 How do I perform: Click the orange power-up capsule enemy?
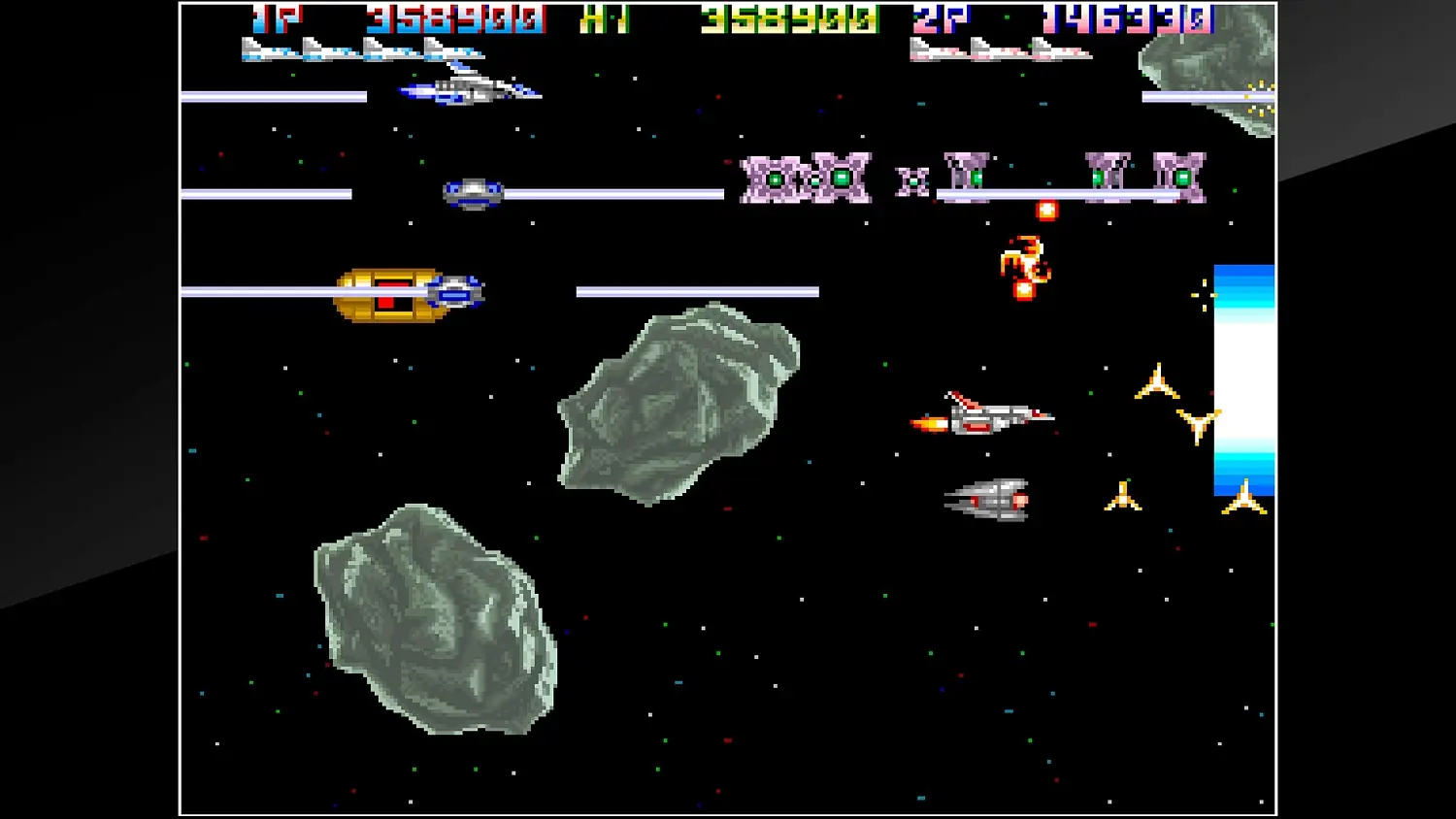click(1022, 260)
